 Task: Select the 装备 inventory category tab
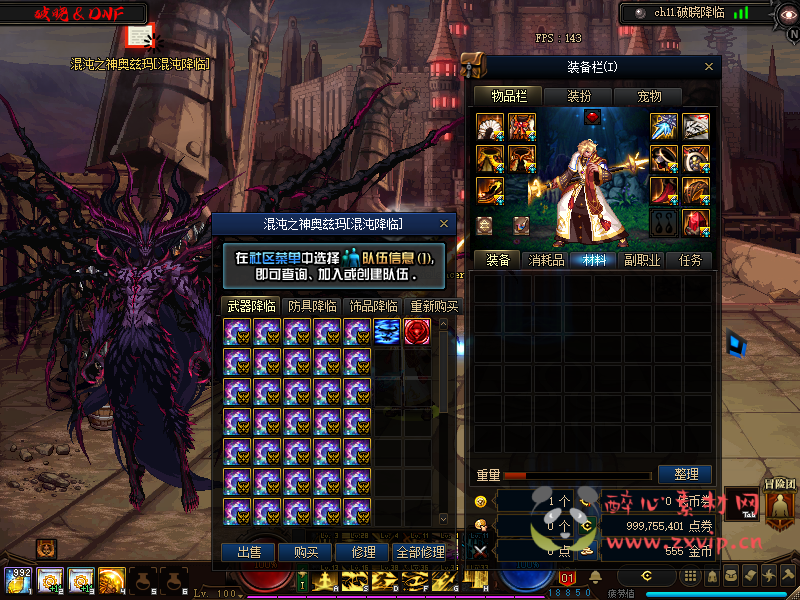(498, 260)
